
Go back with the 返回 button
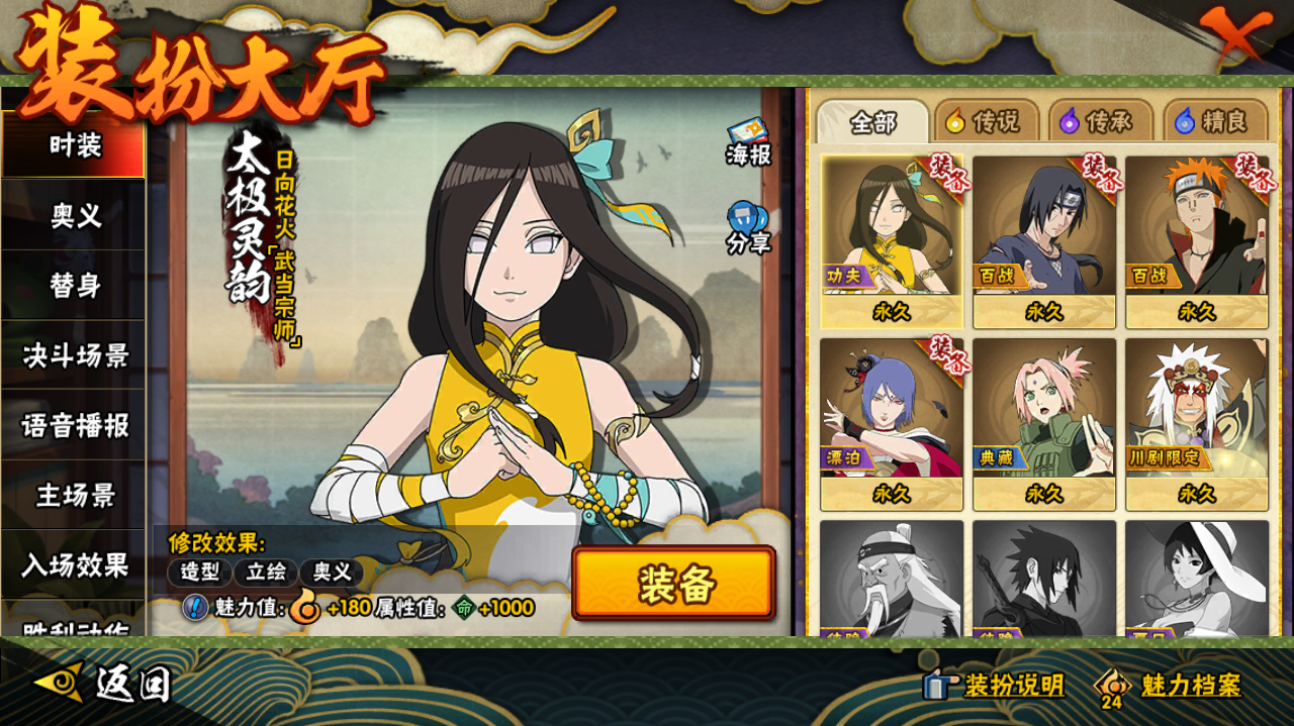click(104, 684)
